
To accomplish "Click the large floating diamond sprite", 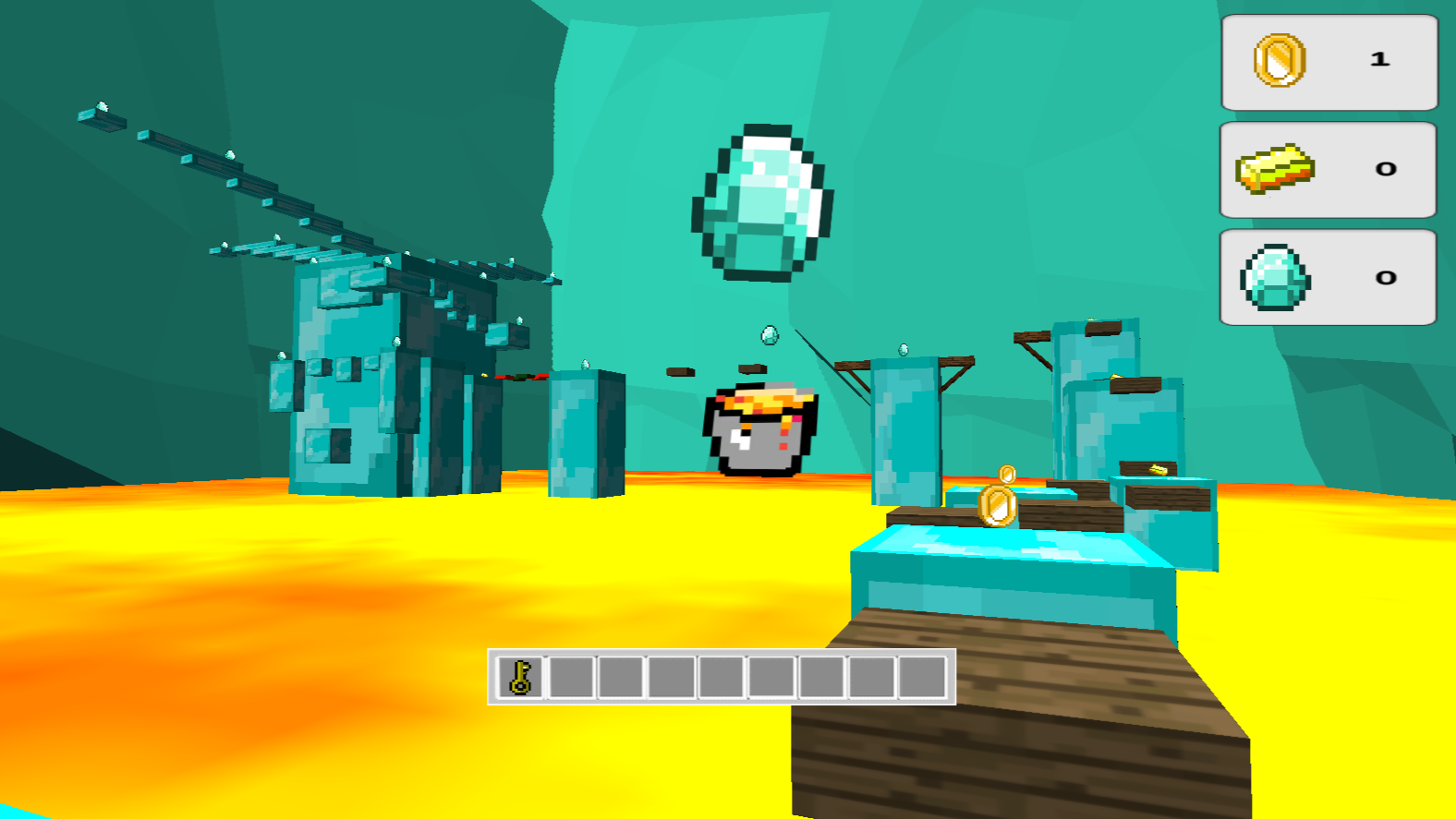I will tap(762, 203).
